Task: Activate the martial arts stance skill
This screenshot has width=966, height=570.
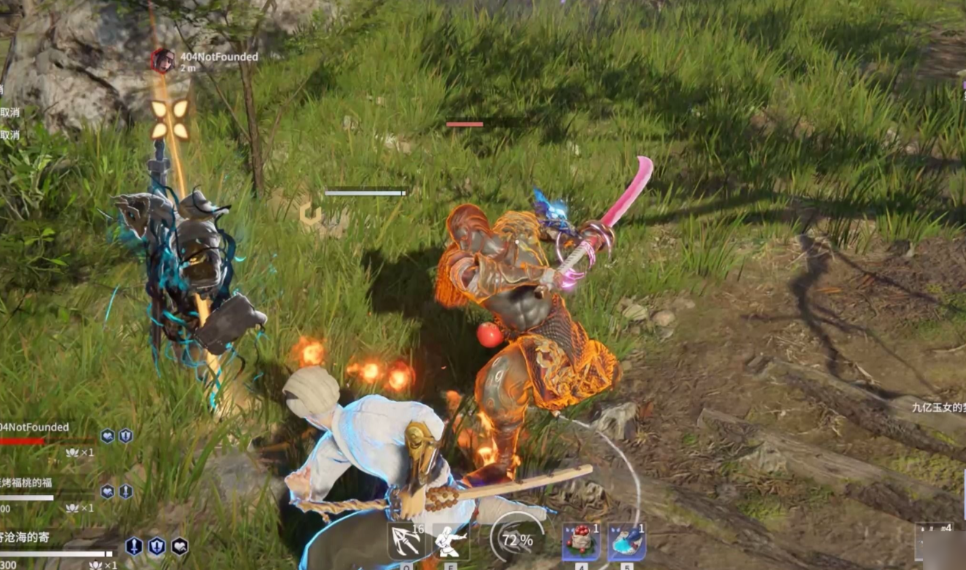Action: click(452, 541)
